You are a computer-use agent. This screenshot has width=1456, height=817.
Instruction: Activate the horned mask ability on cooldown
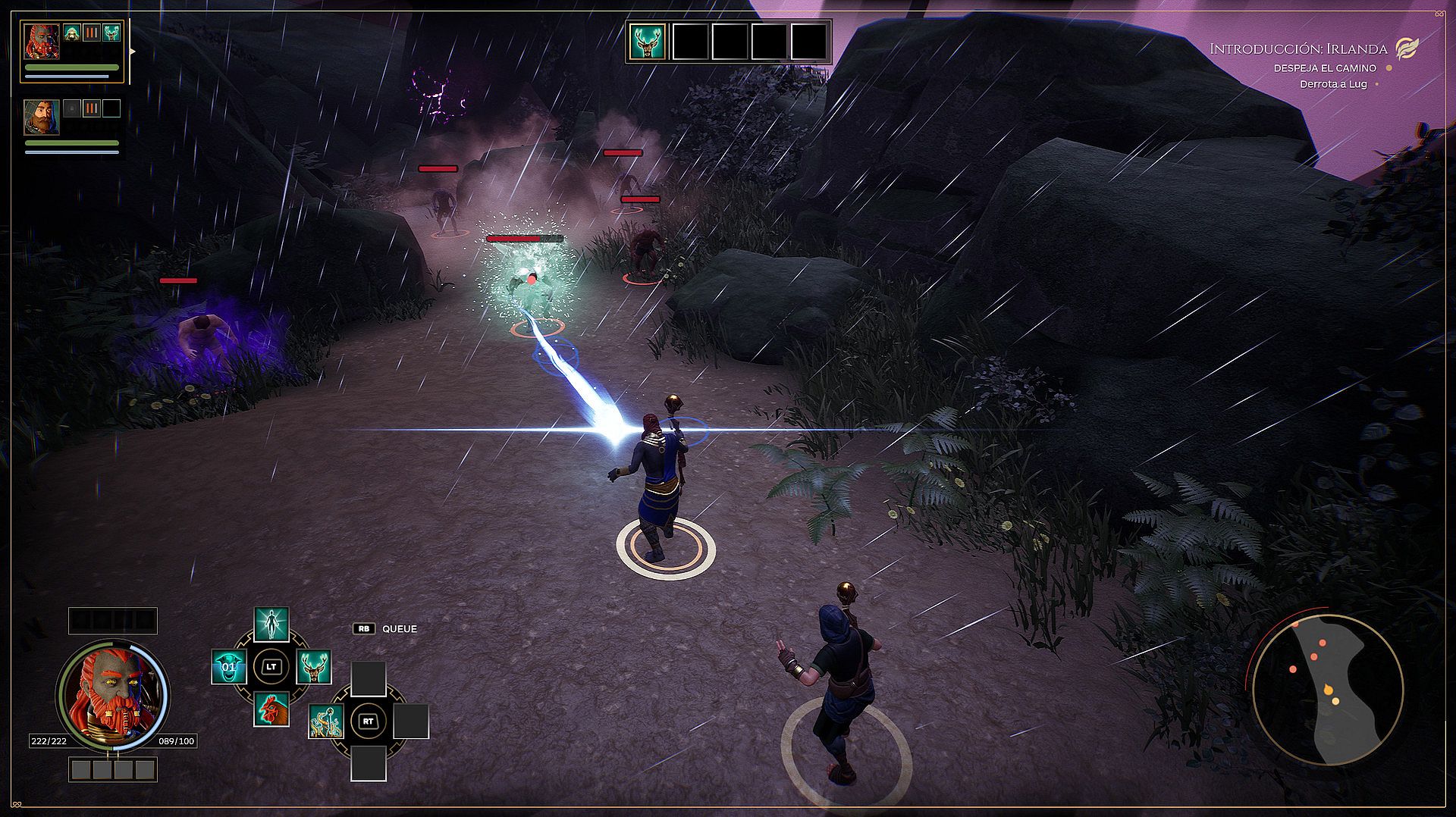pyautogui.click(x=228, y=667)
